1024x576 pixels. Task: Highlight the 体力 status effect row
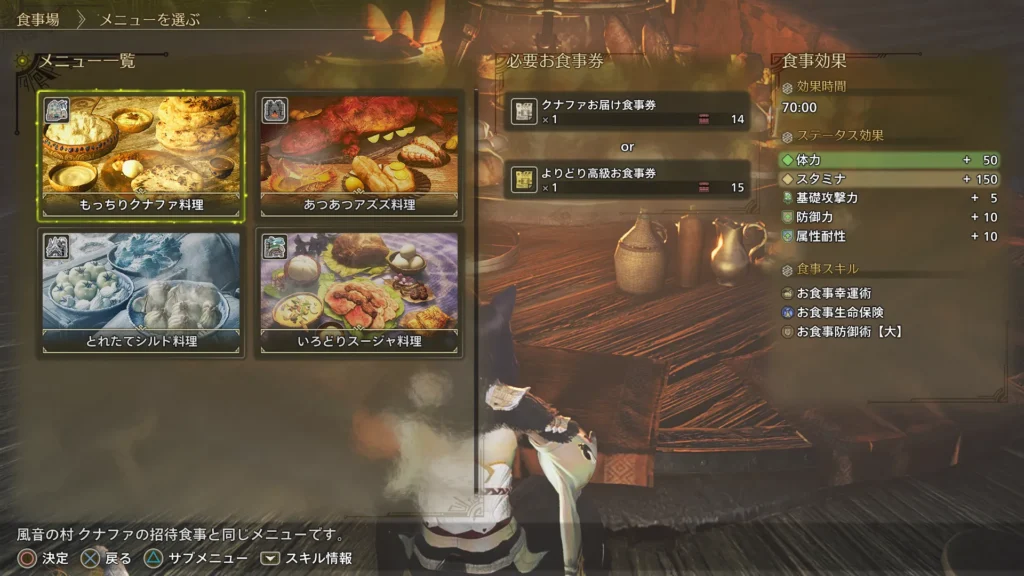click(889, 160)
